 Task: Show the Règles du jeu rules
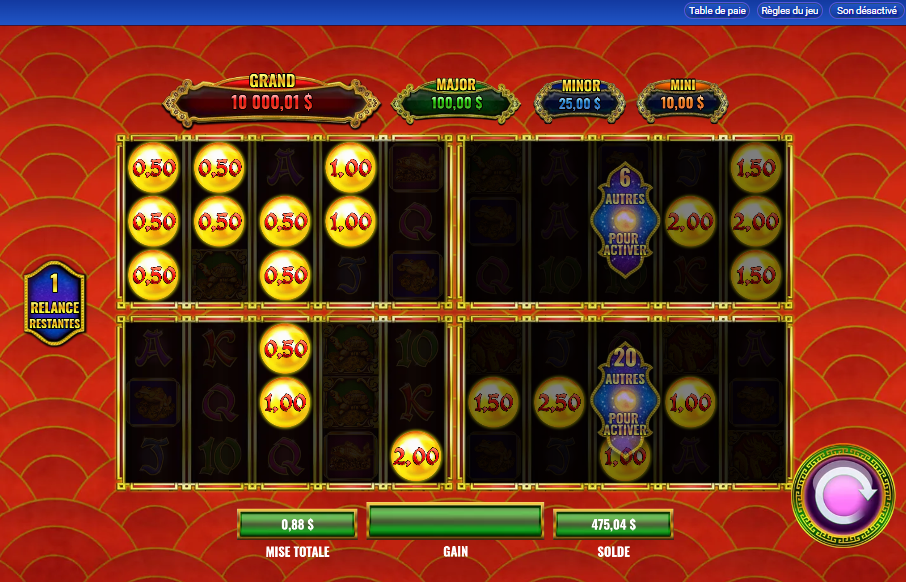point(790,11)
